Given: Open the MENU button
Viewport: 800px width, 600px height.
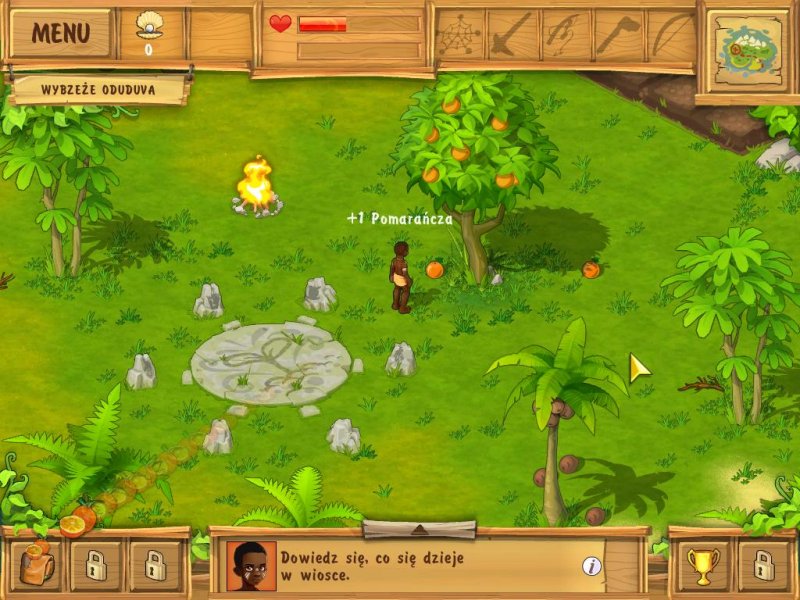Looking at the screenshot, I should pyautogui.click(x=60, y=33).
